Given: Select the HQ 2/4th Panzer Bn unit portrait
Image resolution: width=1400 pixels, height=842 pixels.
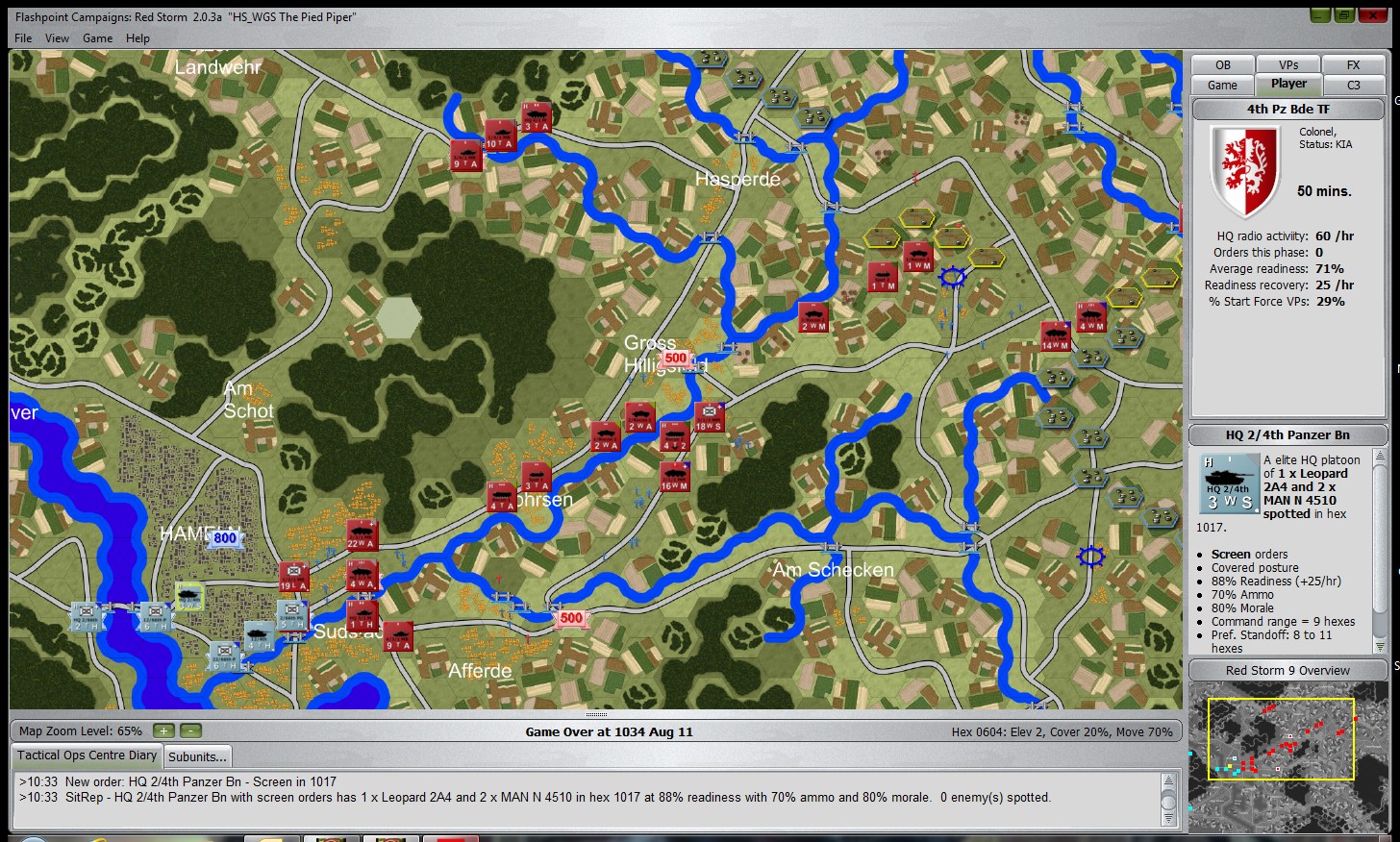Looking at the screenshot, I should coord(1229,485).
